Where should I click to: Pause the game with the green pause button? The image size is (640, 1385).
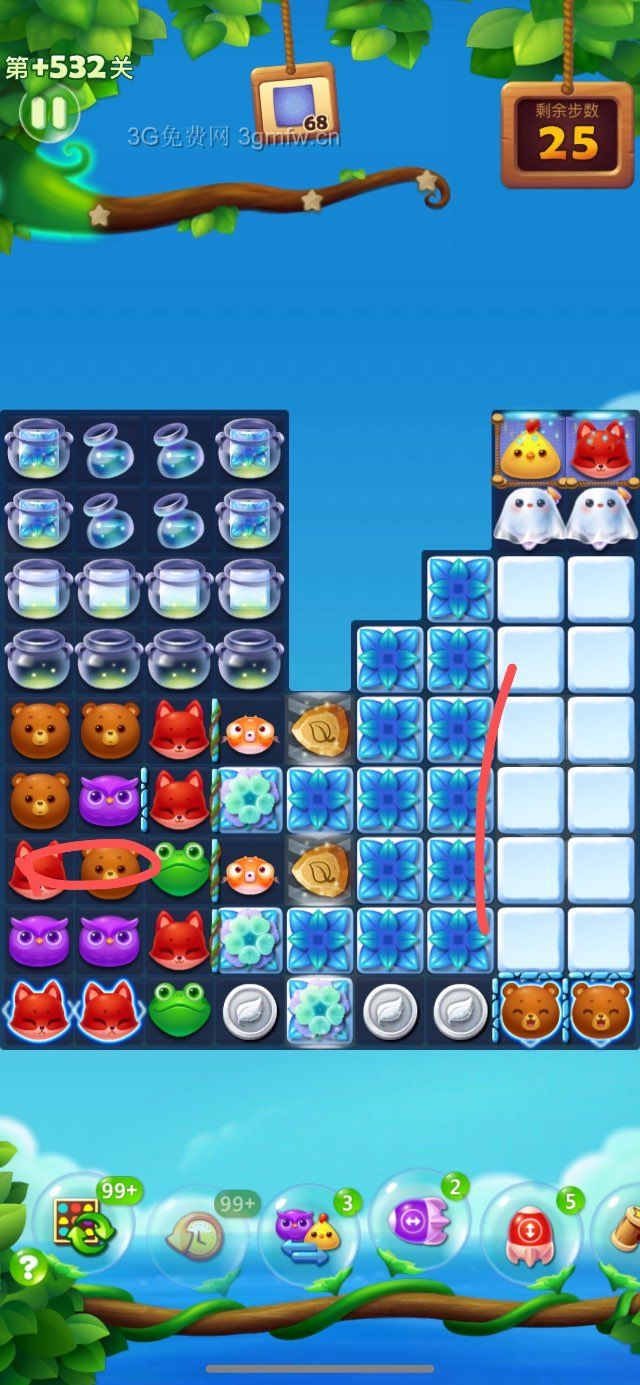click(x=48, y=112)
